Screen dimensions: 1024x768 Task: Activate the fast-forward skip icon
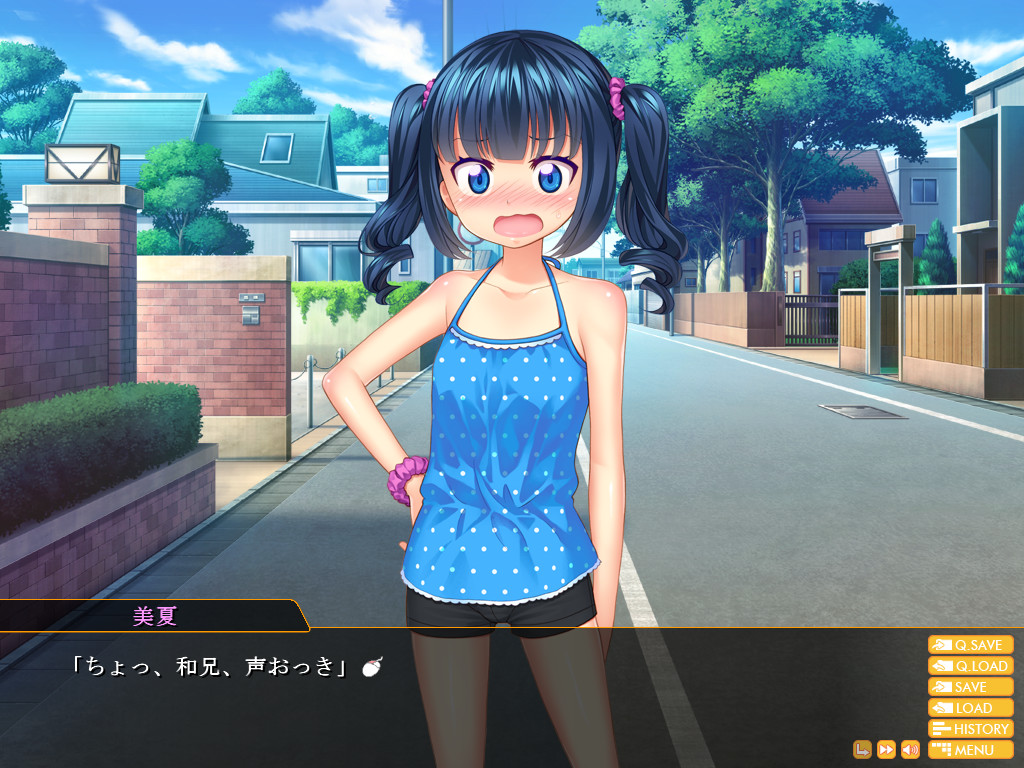point(886,749)
